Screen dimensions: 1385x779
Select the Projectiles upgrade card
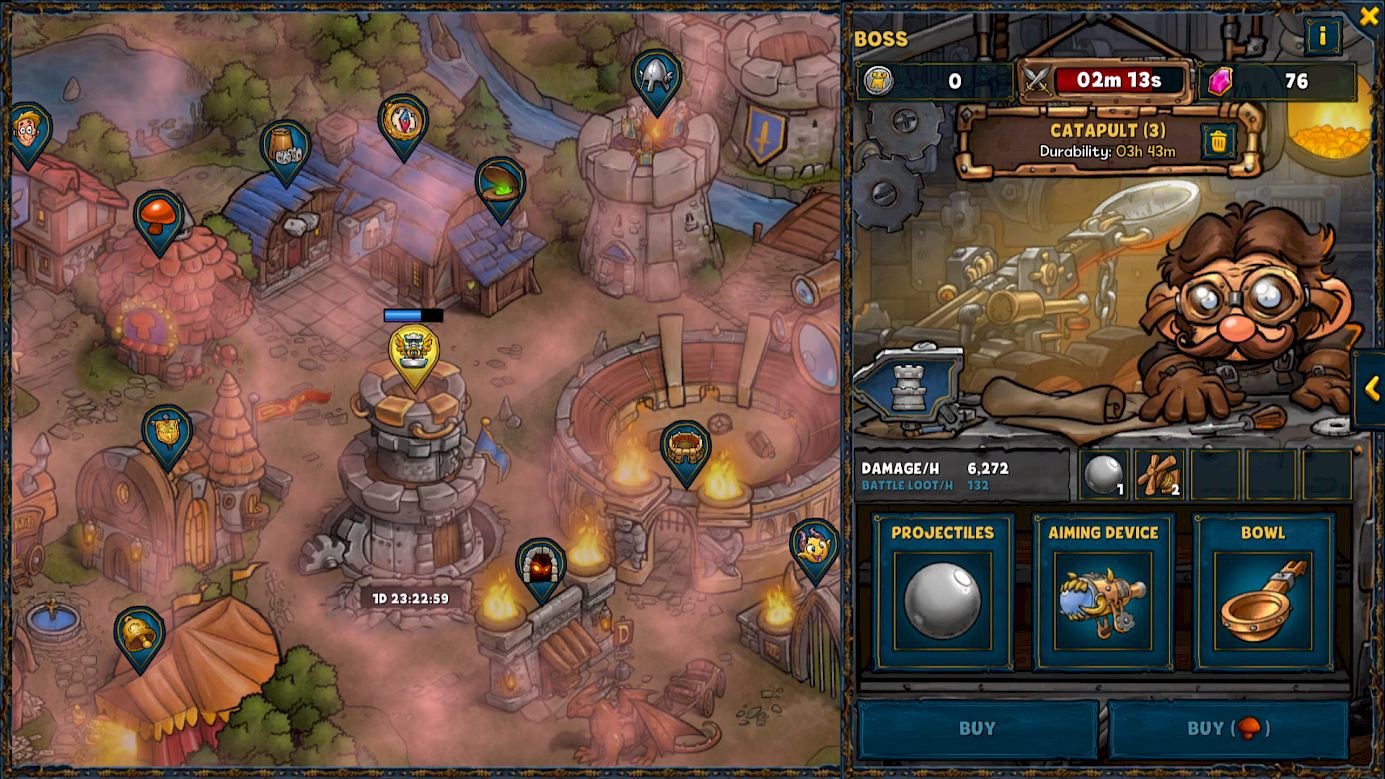point(943,591)
